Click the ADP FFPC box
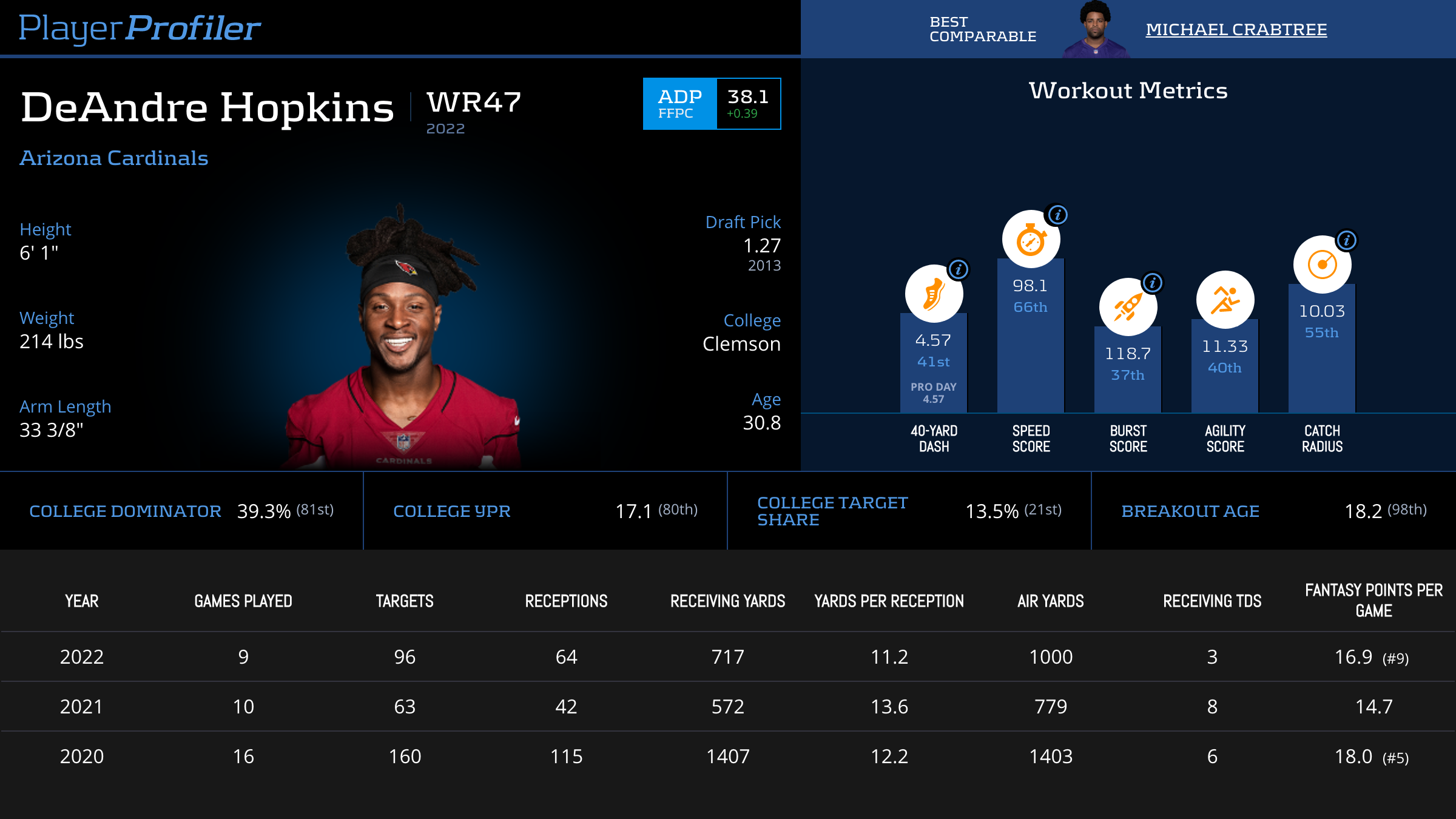 click(x=712, y=104)
